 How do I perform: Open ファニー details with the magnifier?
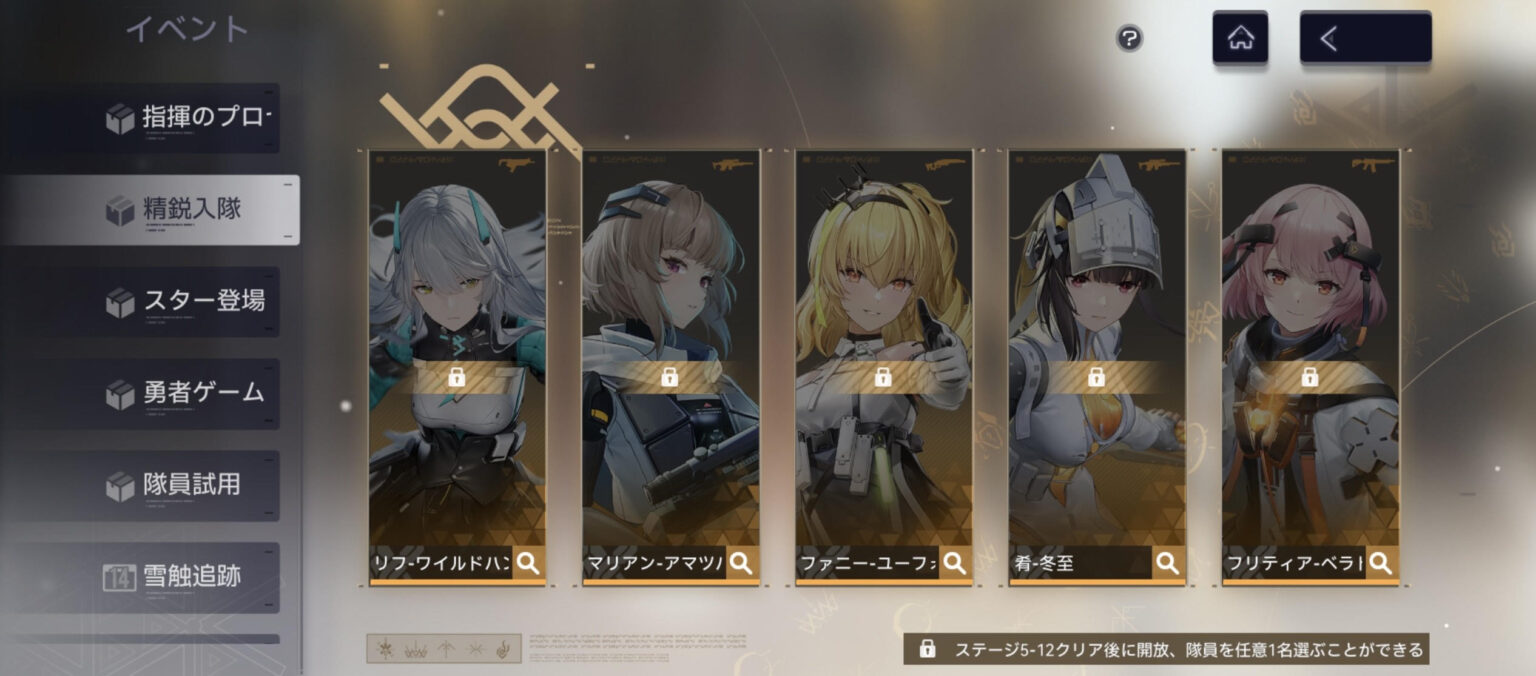(954, 563)
